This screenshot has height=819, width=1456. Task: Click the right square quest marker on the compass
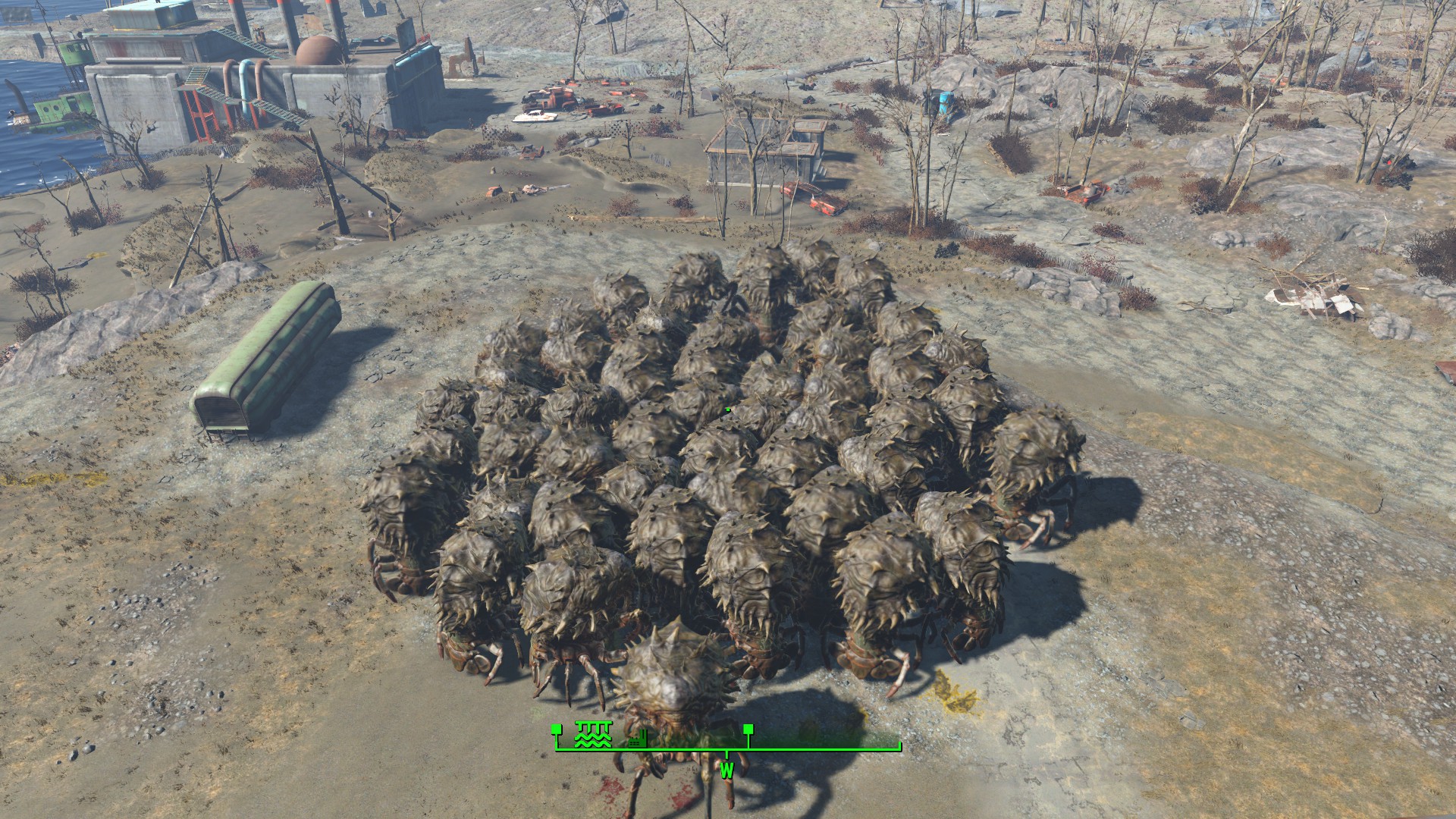(747, 730)
